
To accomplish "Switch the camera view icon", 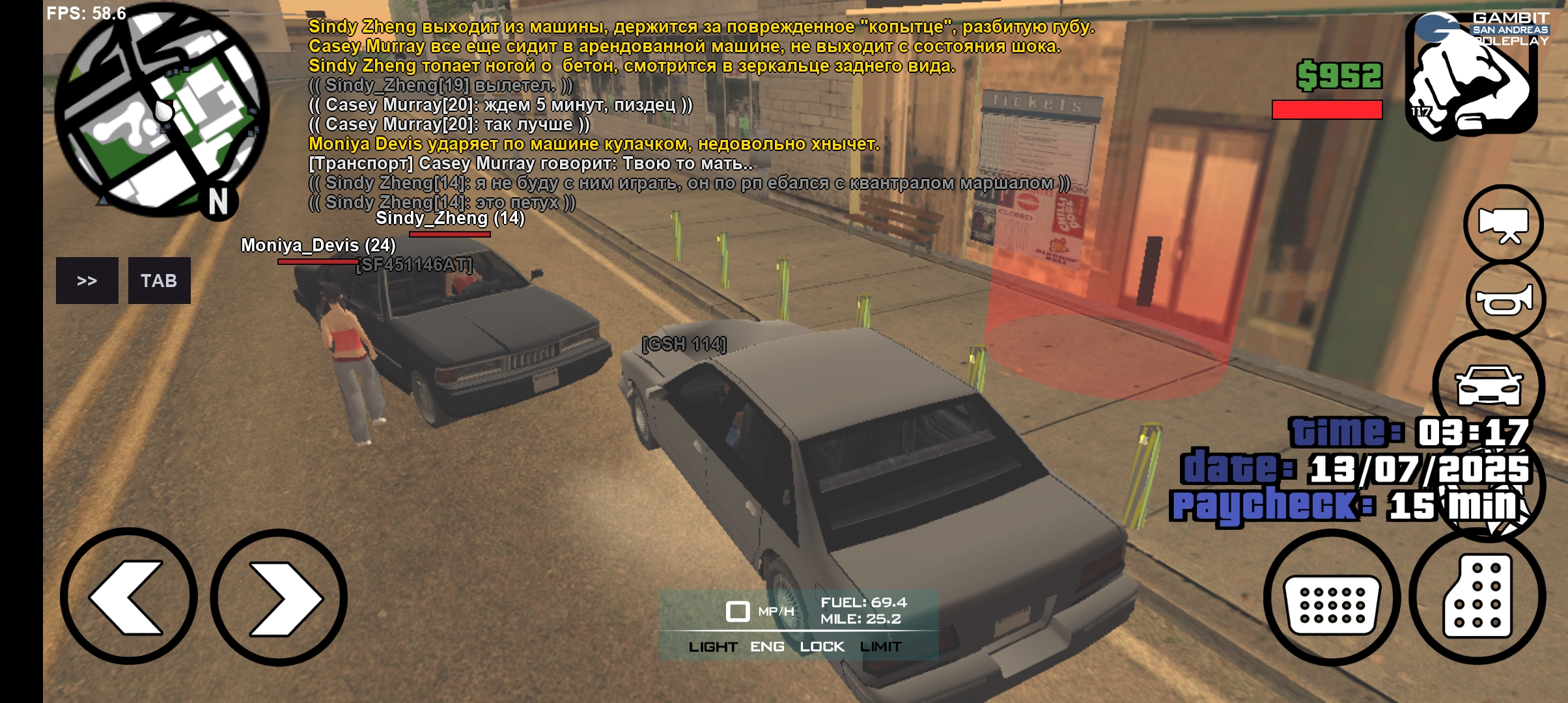I will tap(1503, 225).
